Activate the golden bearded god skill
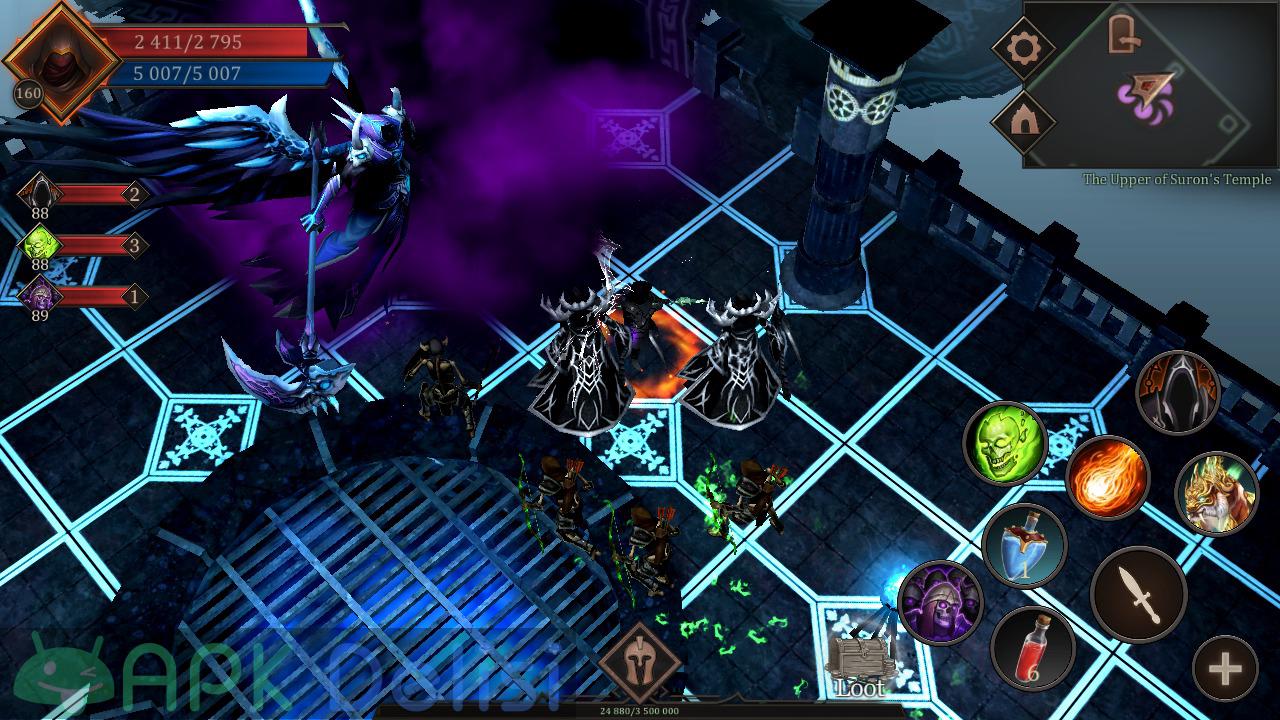This screenshot has height=720, width=1280. (1216, 493)
